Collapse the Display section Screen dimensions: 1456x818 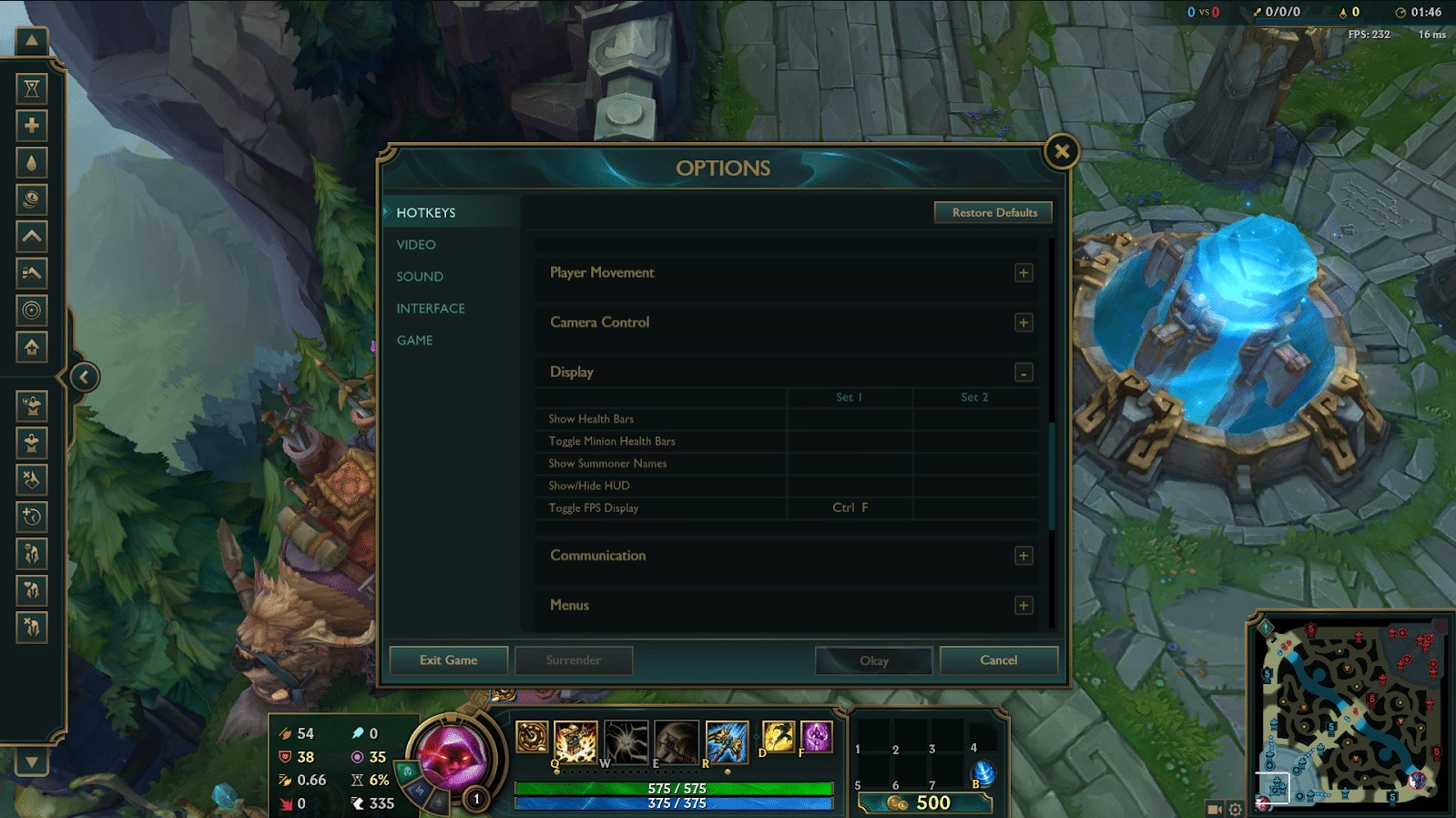click(x=1023, y=373)
